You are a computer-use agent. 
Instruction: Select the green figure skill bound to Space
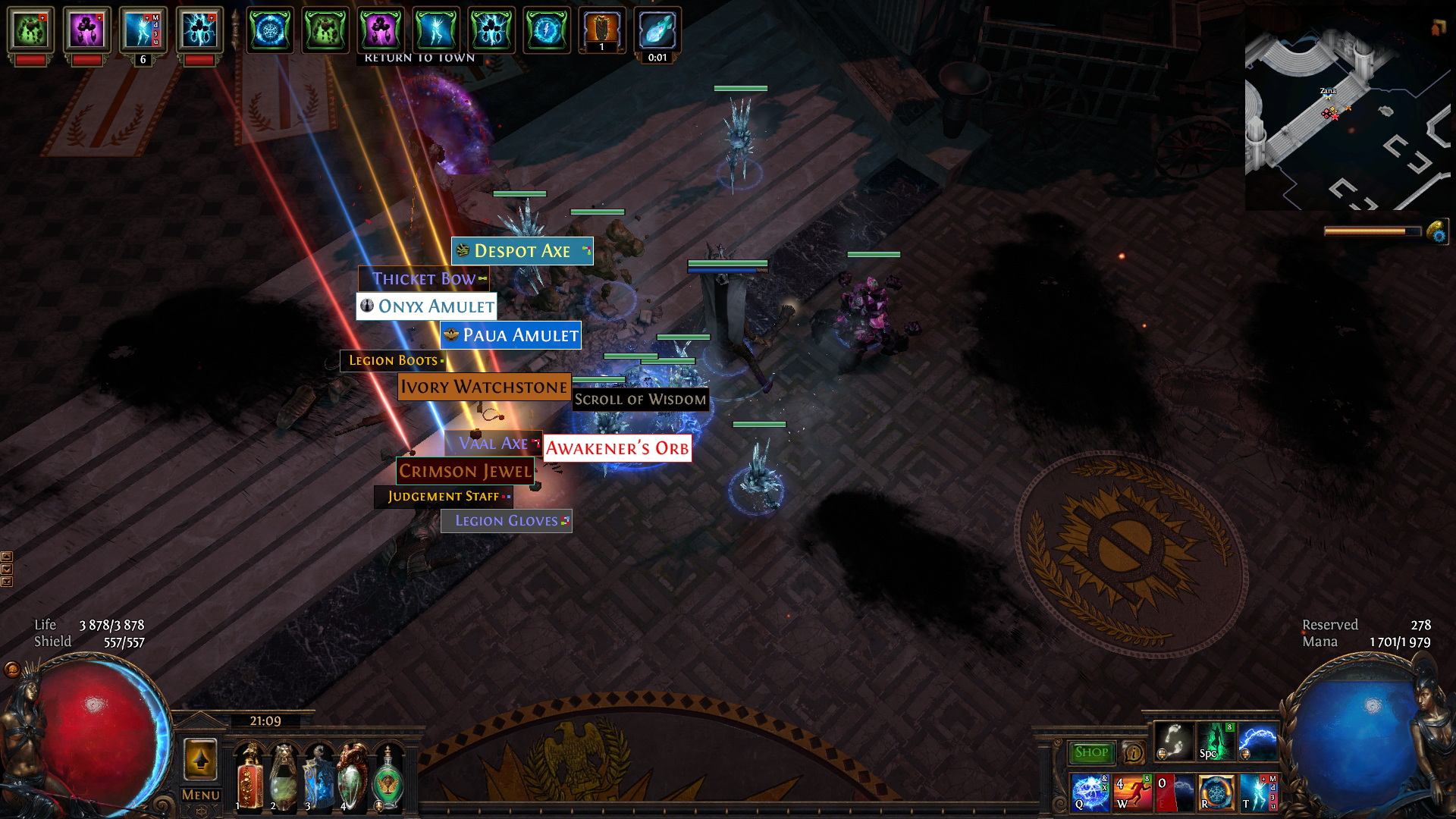[1216, 741]
